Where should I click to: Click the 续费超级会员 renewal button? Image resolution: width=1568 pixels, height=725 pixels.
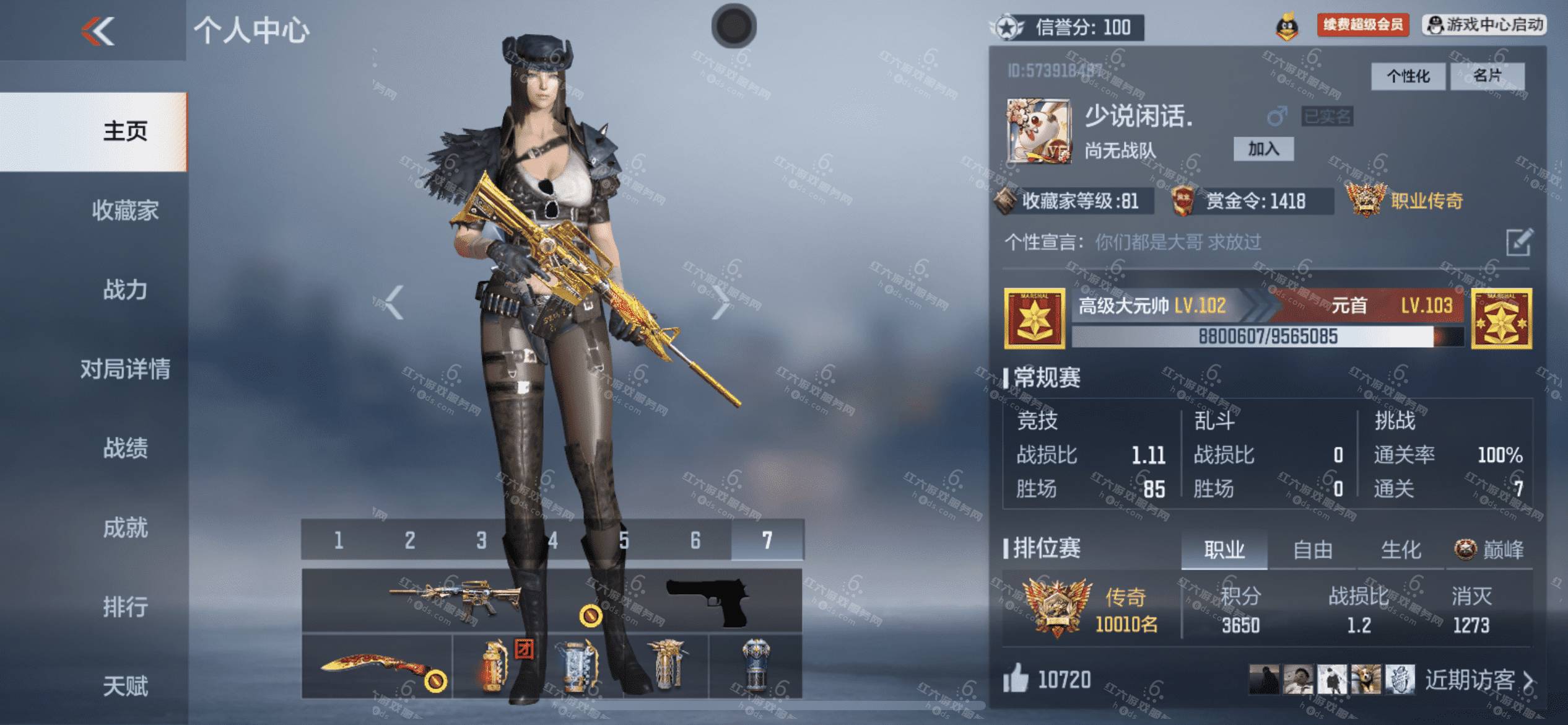pyautogui.click(x=1363, y=25)
